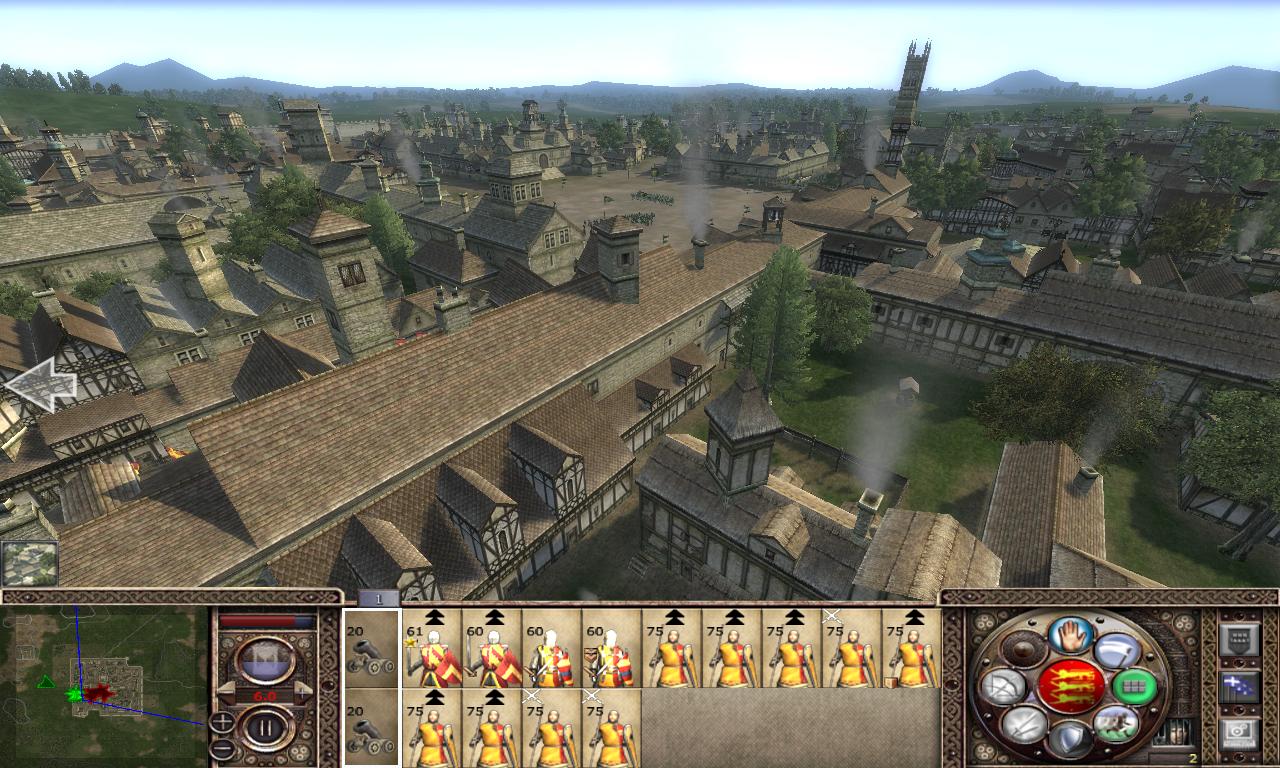1280x768 pixels.
Task: Click the flag reinforcements button on right panel
Action: (1239, 686)
